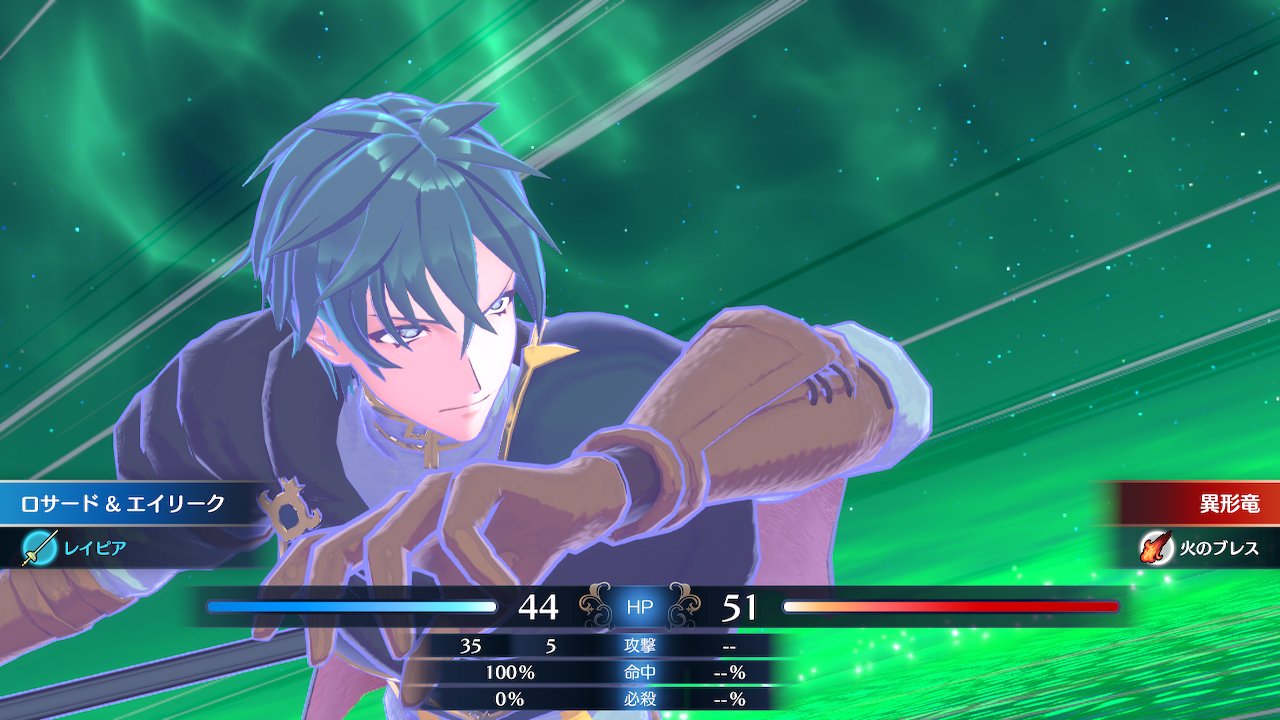
Task: Select the Rapier weapon icon
Action: [41, 548]
